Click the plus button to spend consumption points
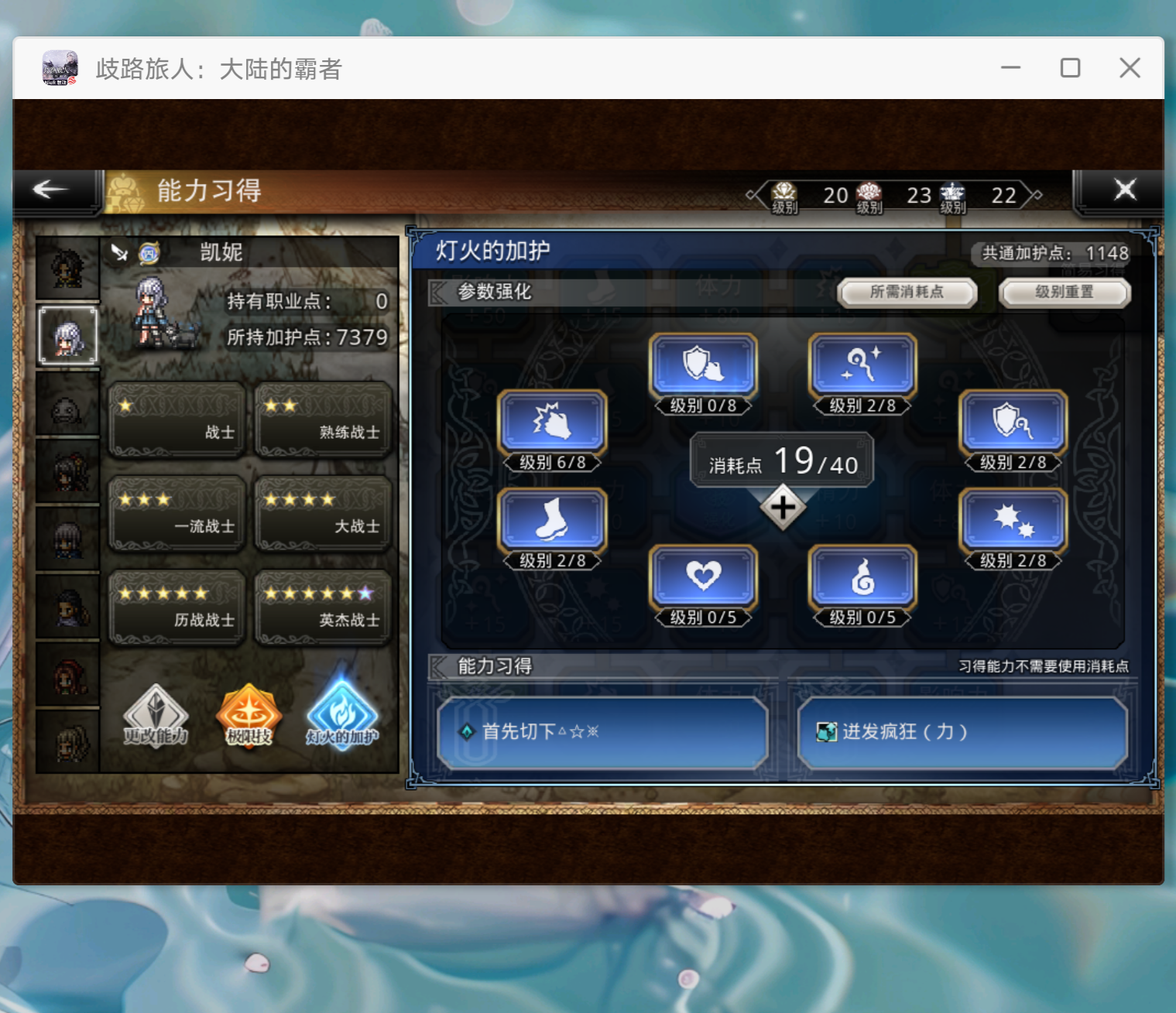 (783, 507)
